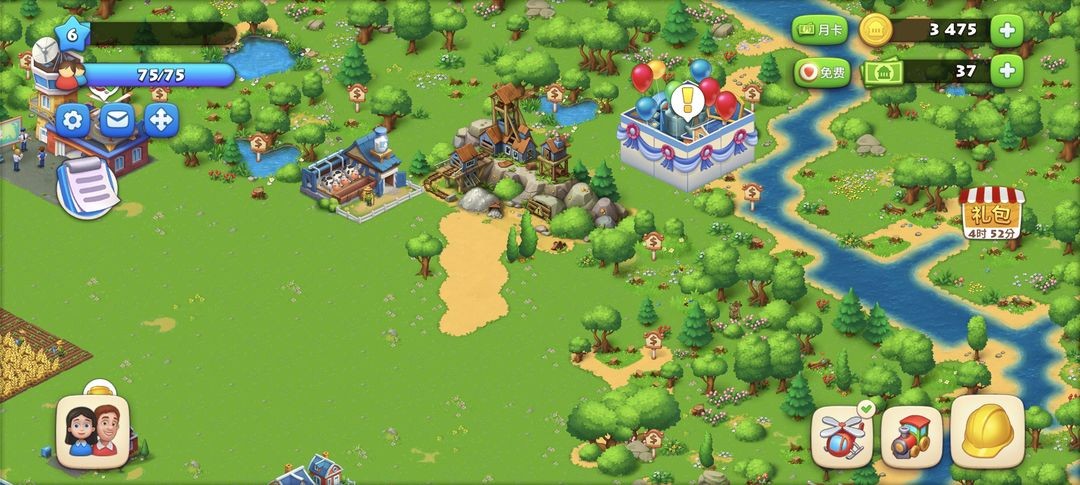The image size is (1080, 485).
Task: Open the helicopter orders button
Action: coord(841,436)
